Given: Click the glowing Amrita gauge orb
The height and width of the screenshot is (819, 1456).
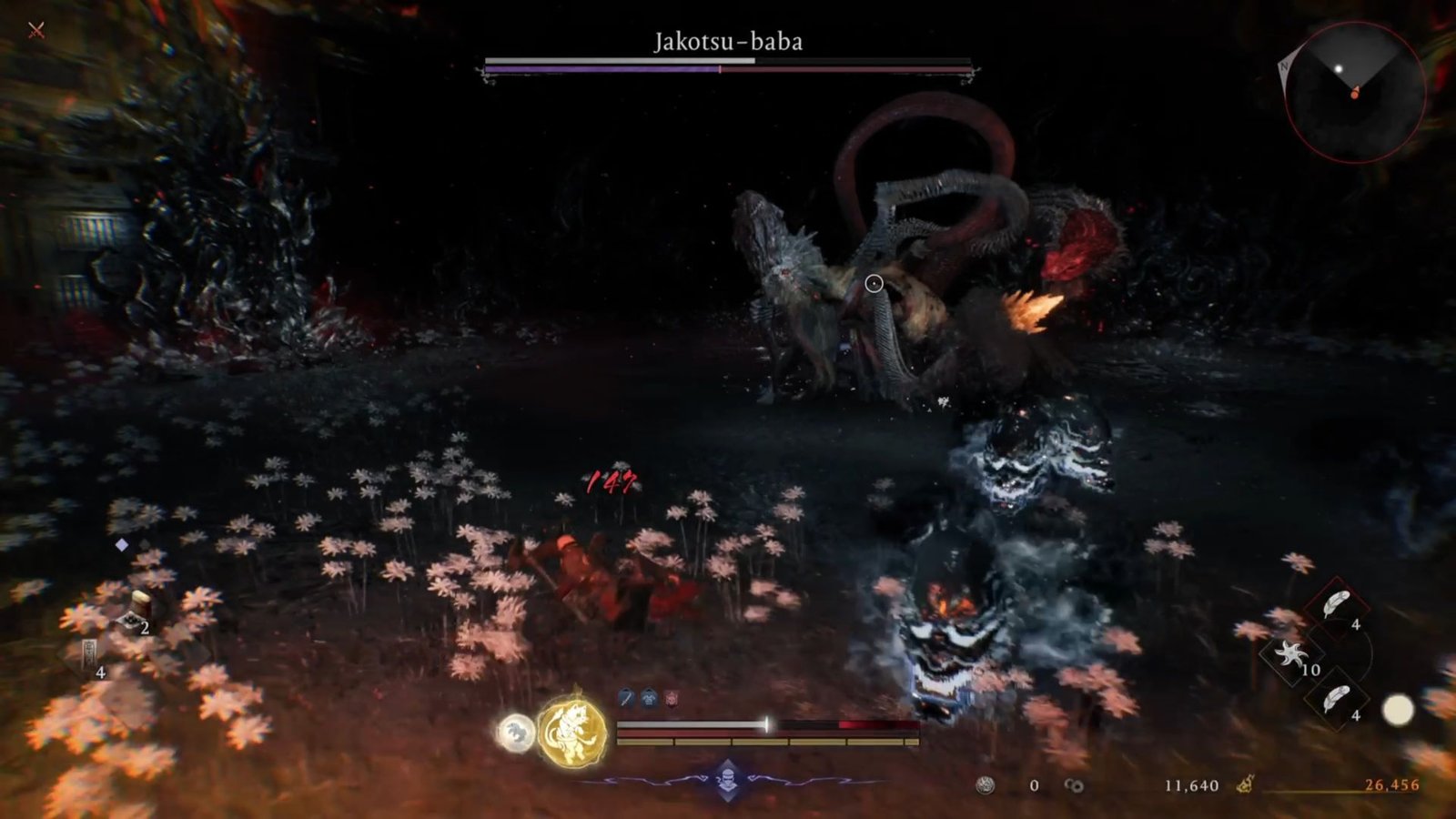Looking at the screenshot, I should pos(1400,708).
